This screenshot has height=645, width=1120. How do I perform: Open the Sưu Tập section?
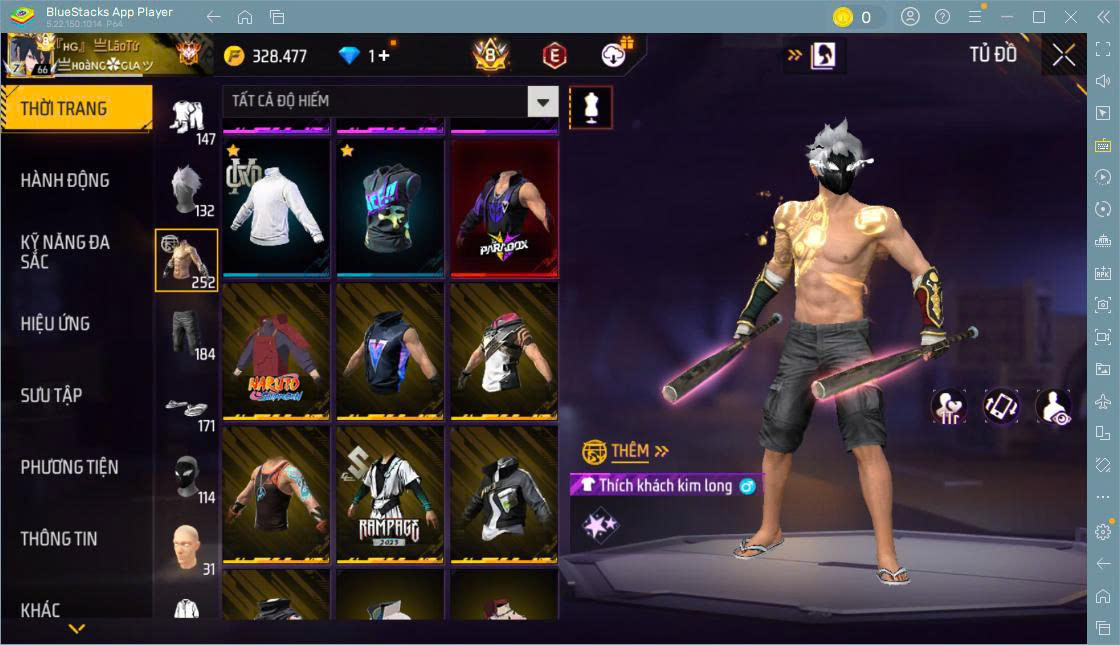pyautogui.click(x=51, y=396)
